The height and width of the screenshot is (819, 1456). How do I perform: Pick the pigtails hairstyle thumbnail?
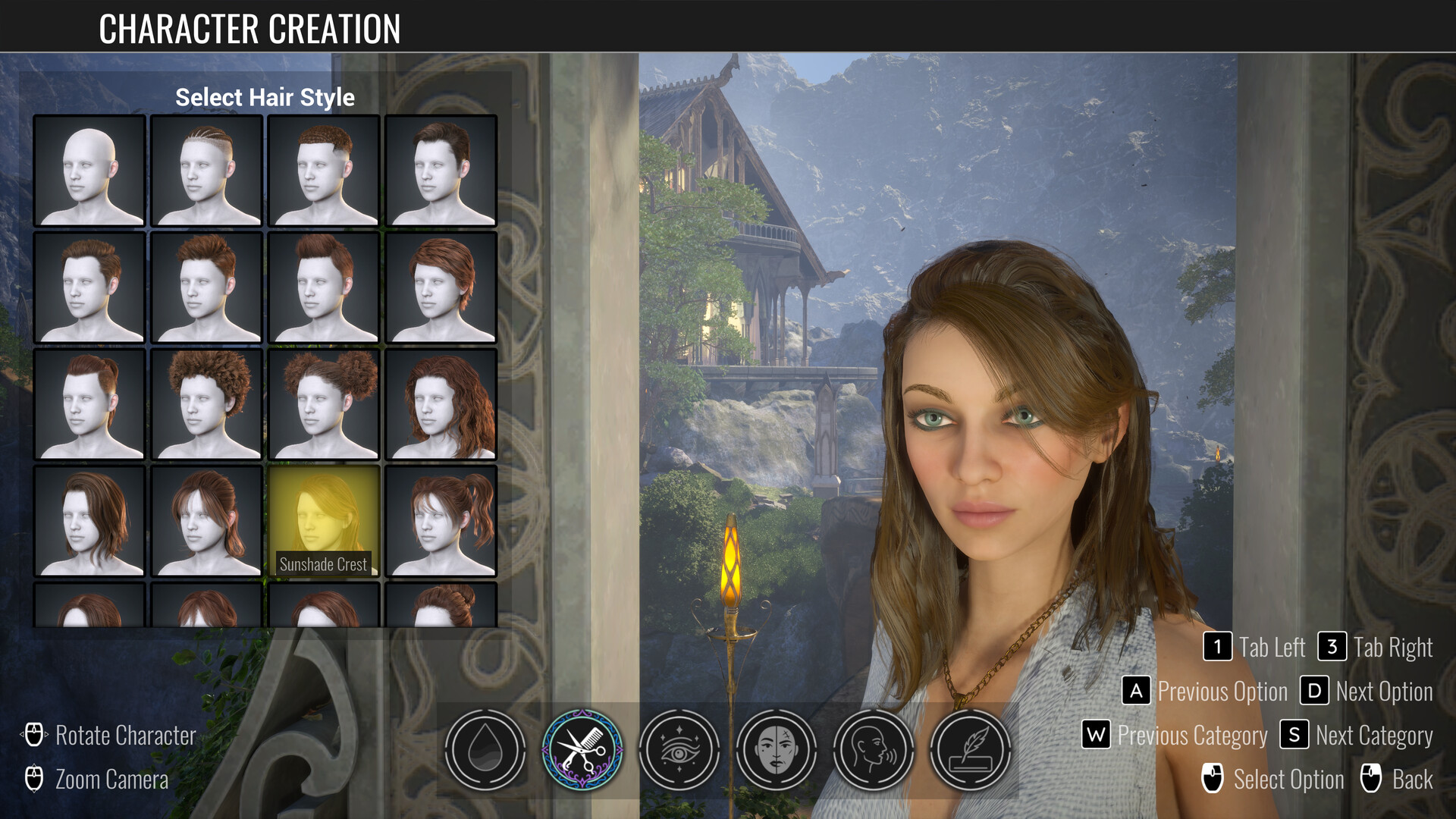441,521
